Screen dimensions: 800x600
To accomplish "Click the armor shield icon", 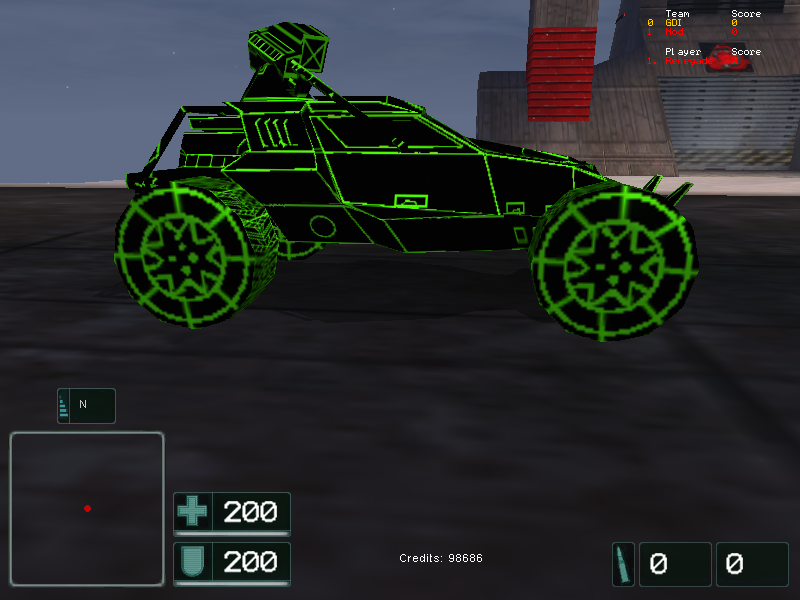I will tap(192, 563).
